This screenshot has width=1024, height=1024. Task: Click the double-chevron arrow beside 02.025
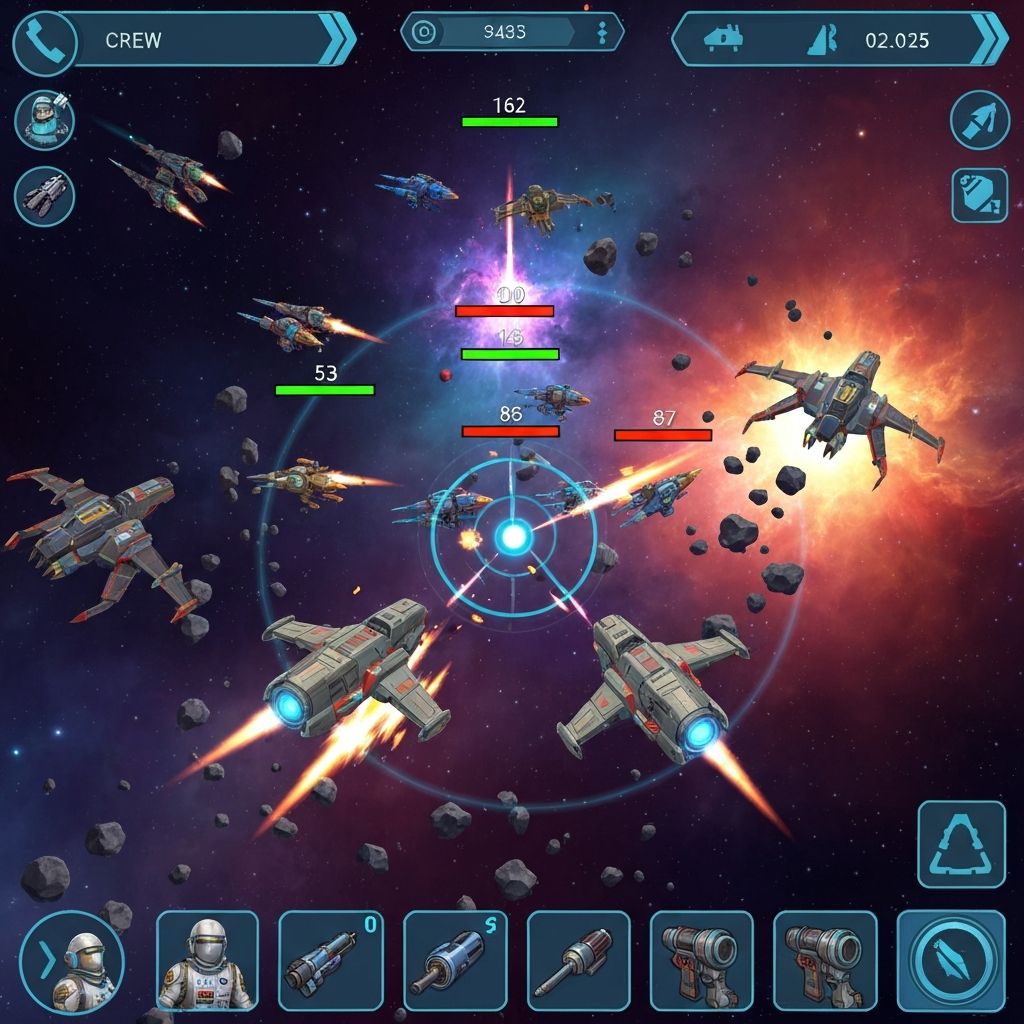point(989,40)
